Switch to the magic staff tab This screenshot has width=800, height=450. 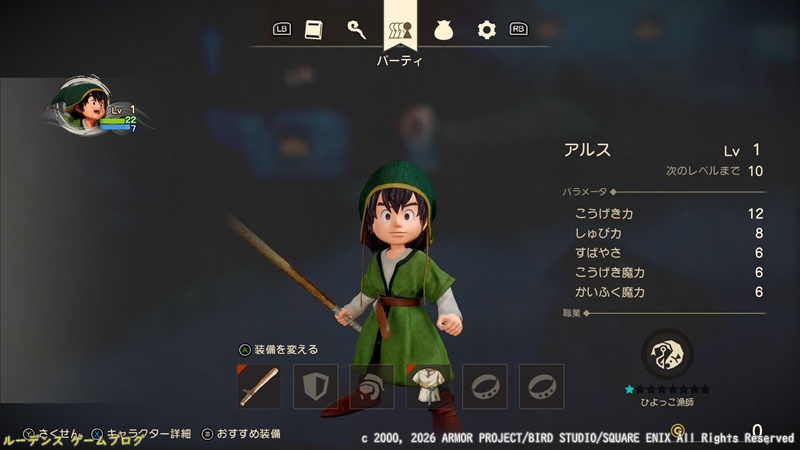tap(356, 30)
